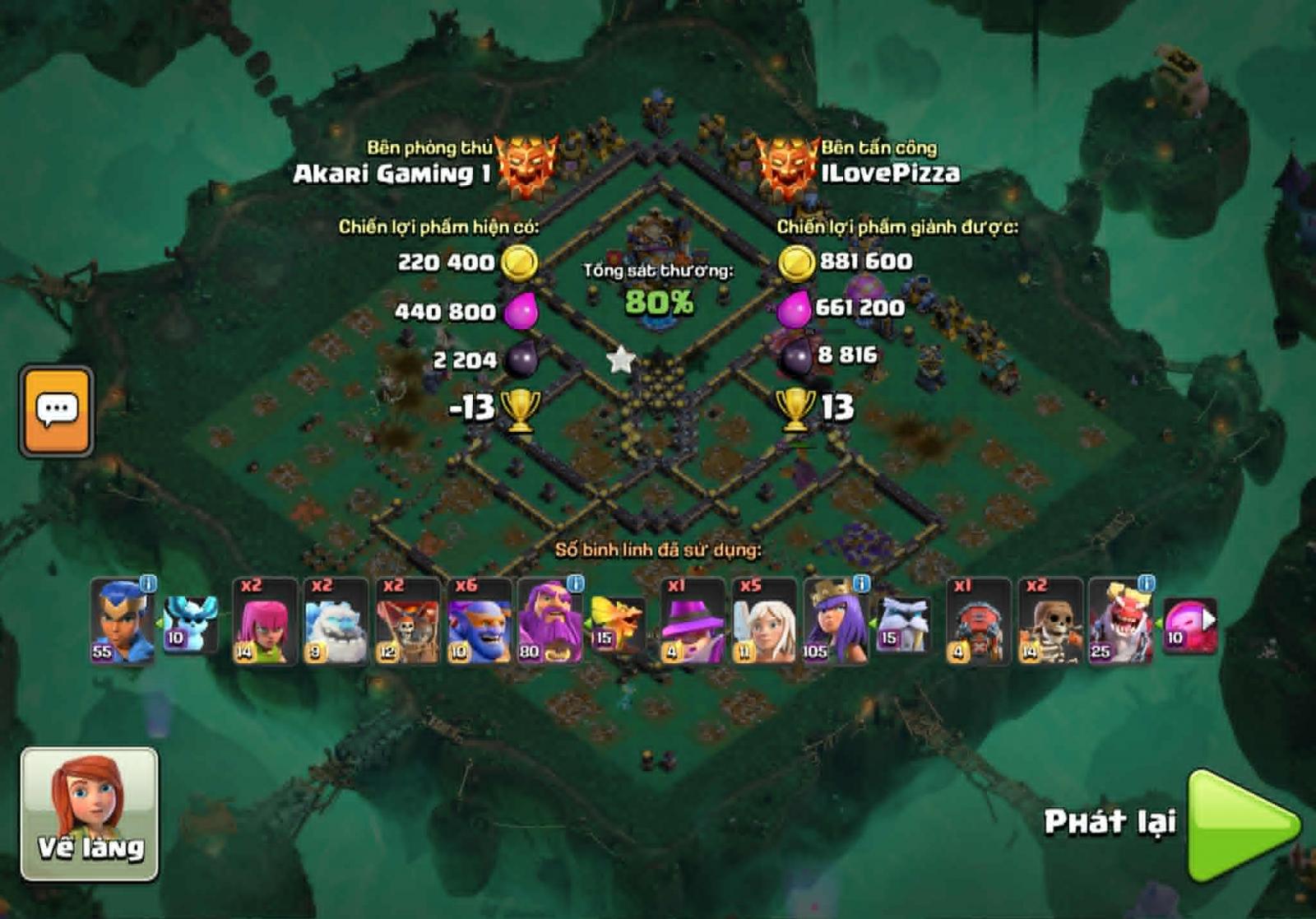Image resolution: width=1316 pixels, height=919 pixels.
Task: Choose the skeleton balloon troop card
Action: click(x=407, y=622)
